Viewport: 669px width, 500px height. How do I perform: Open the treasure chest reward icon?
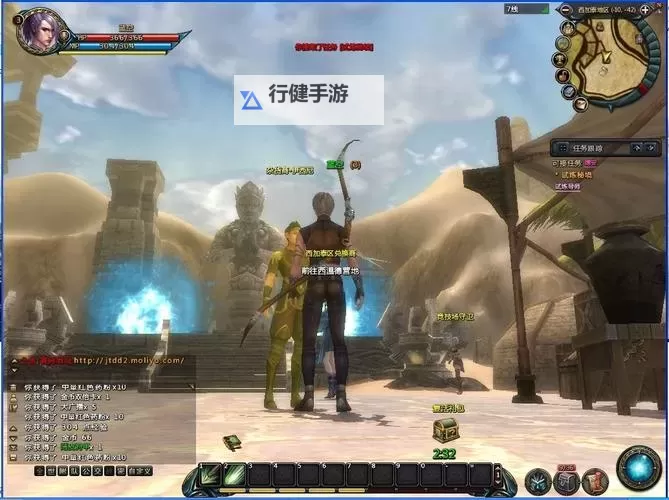click(x=445, y=430)
